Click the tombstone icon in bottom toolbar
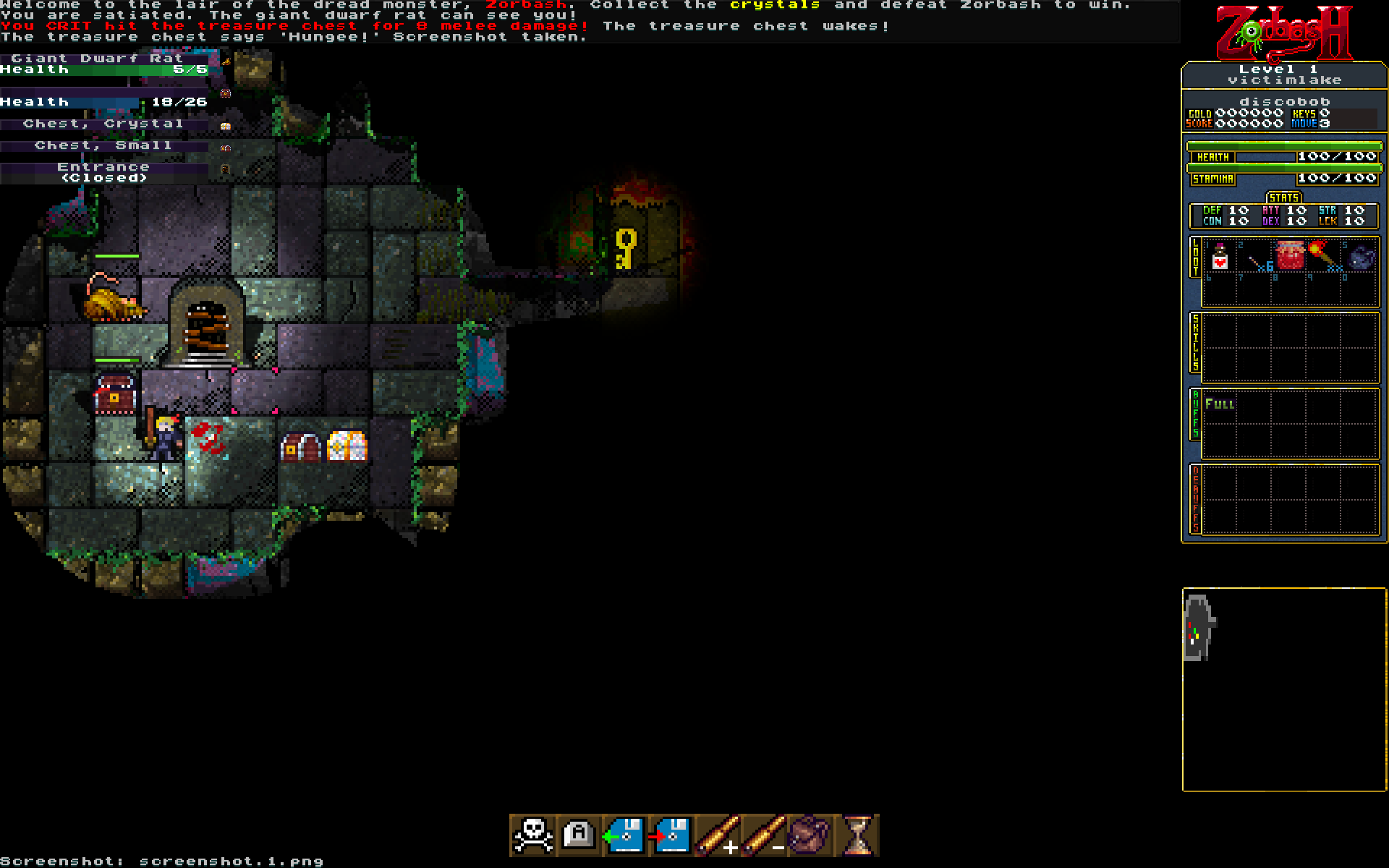 tap(579, 835)
